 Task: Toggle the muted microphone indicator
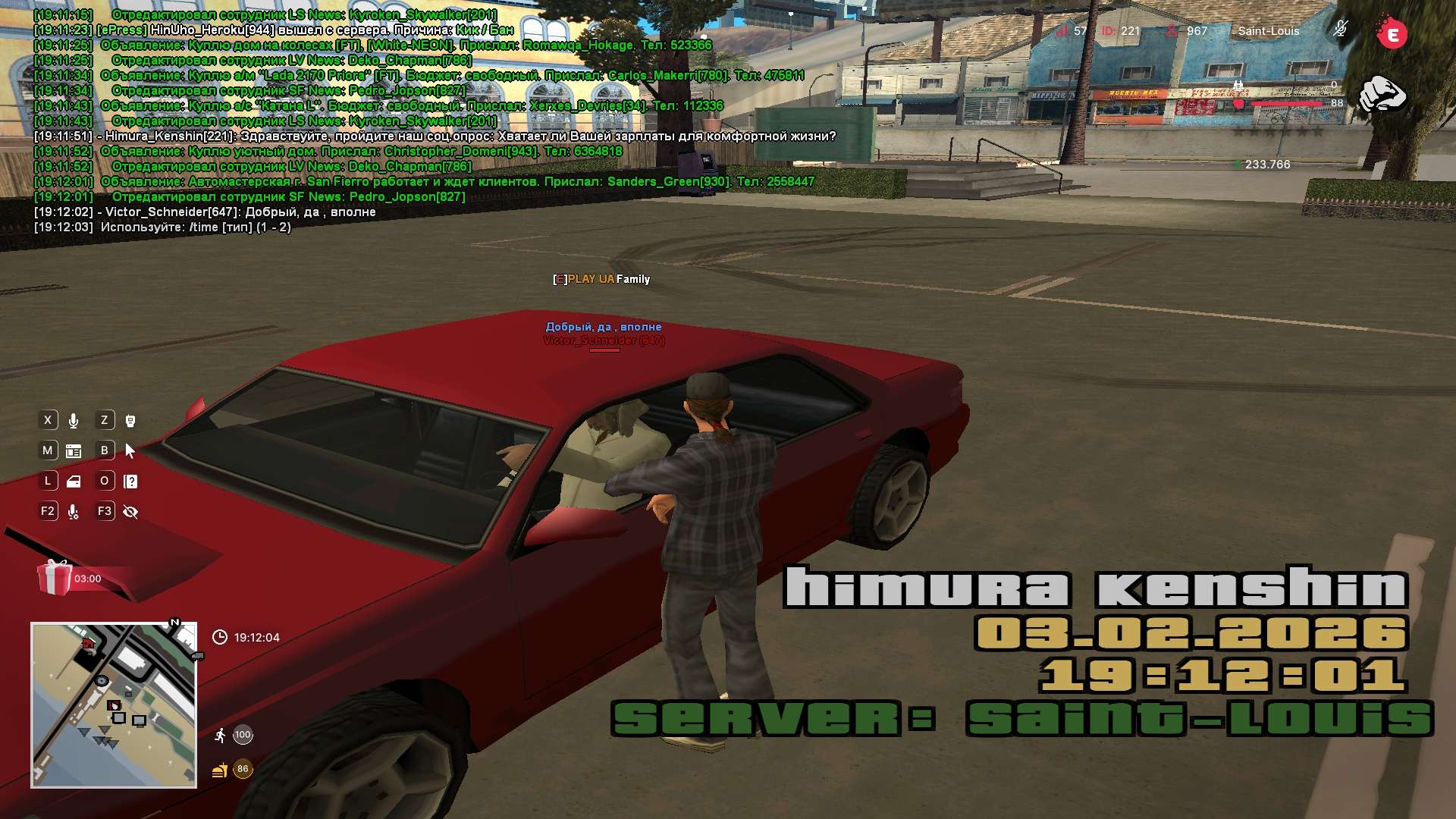pos(1340,30)
